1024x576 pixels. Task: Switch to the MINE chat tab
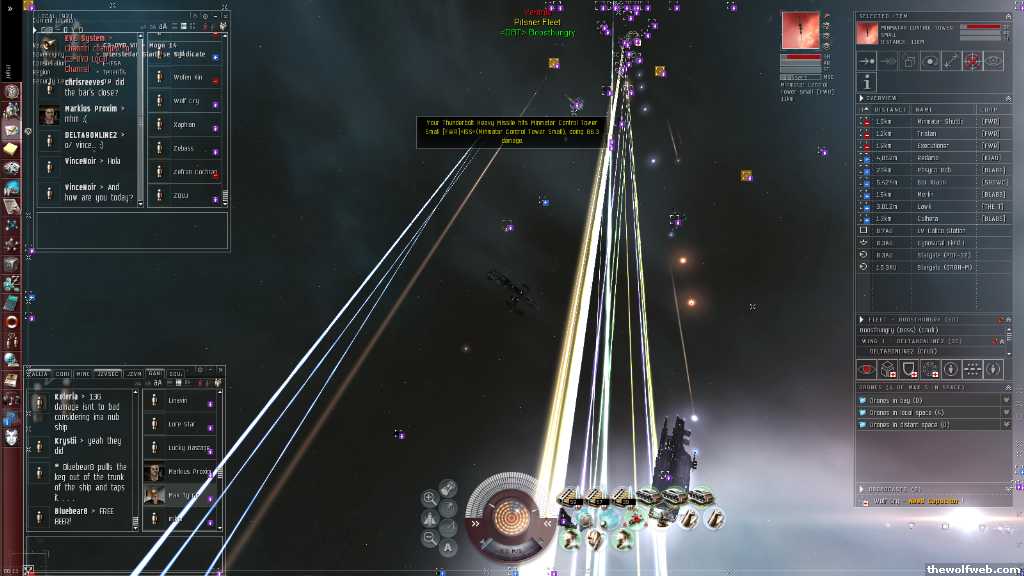coord(84,373)
